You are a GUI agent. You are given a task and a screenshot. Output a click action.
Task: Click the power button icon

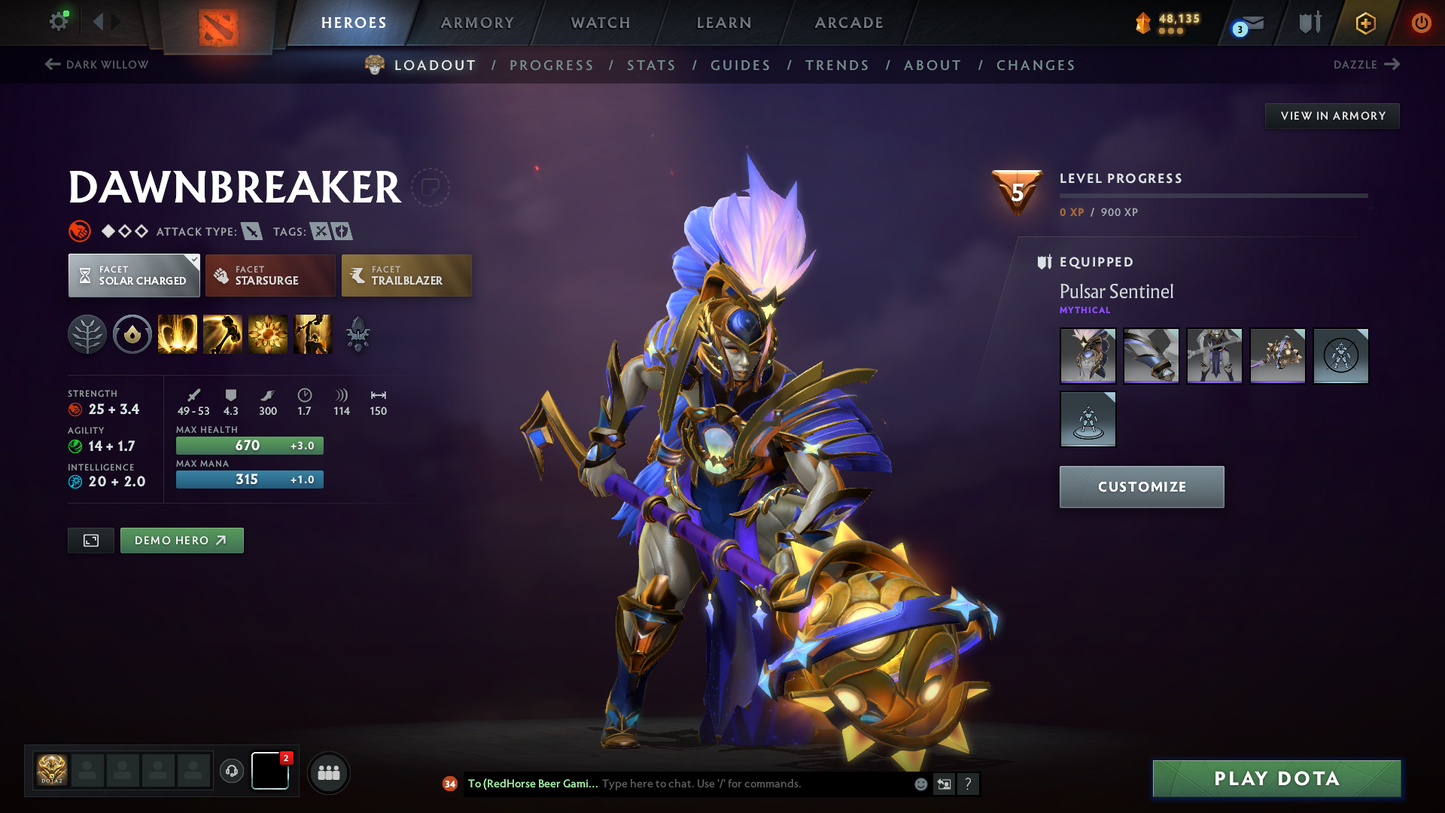(x=1420, y=22)
